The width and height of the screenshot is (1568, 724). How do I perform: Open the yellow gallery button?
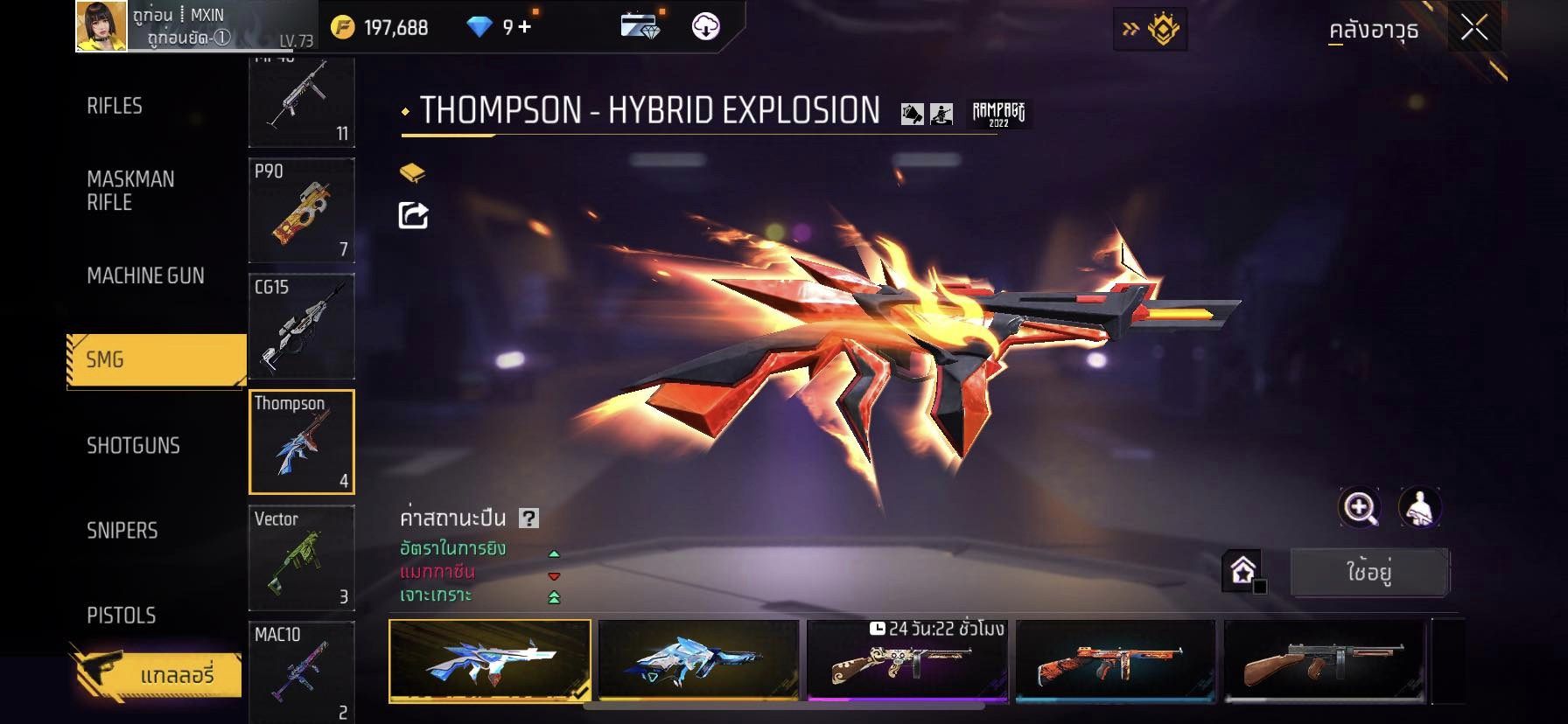[156, 674]
